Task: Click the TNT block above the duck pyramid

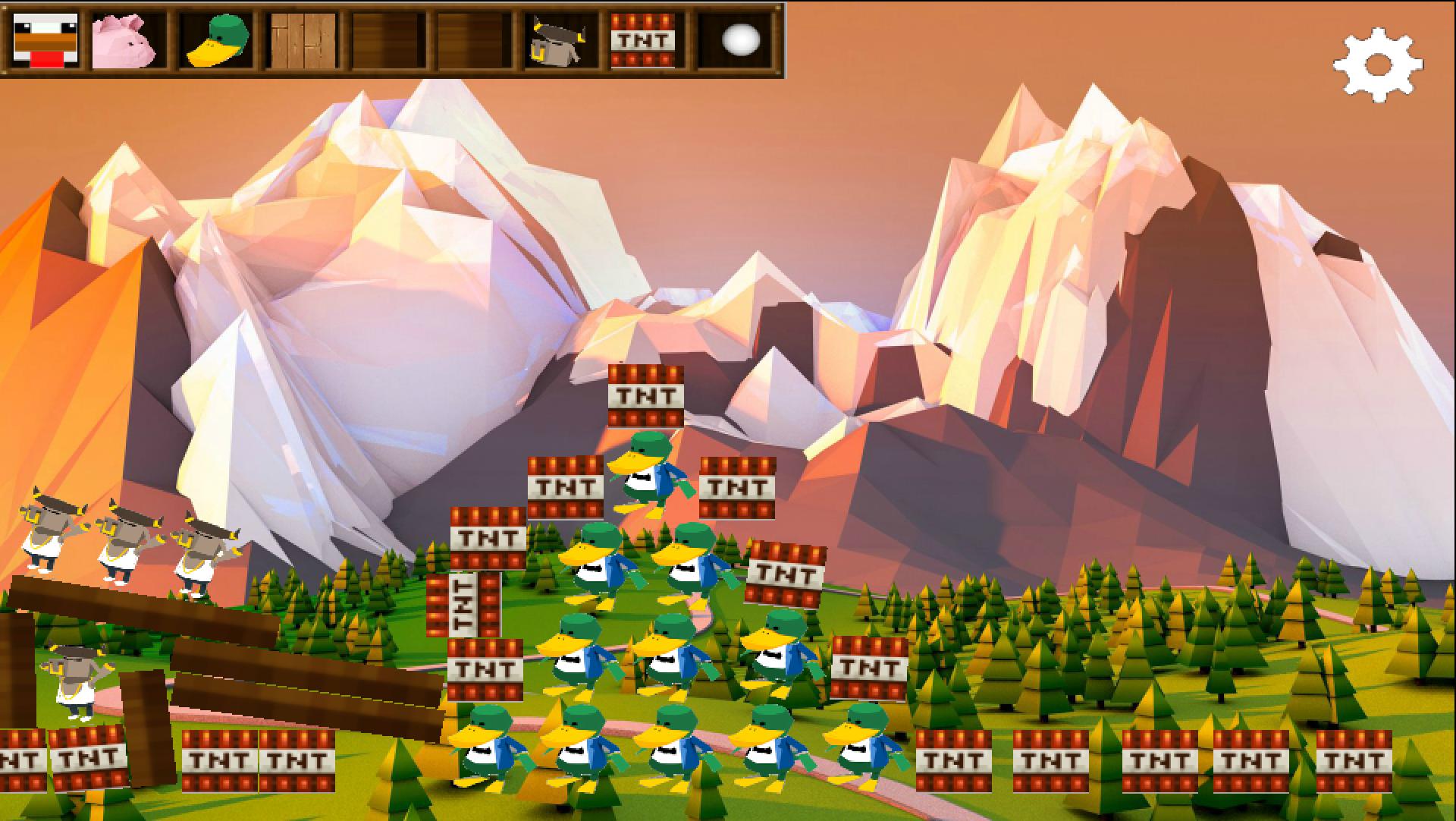Action: tap(646, 395)
